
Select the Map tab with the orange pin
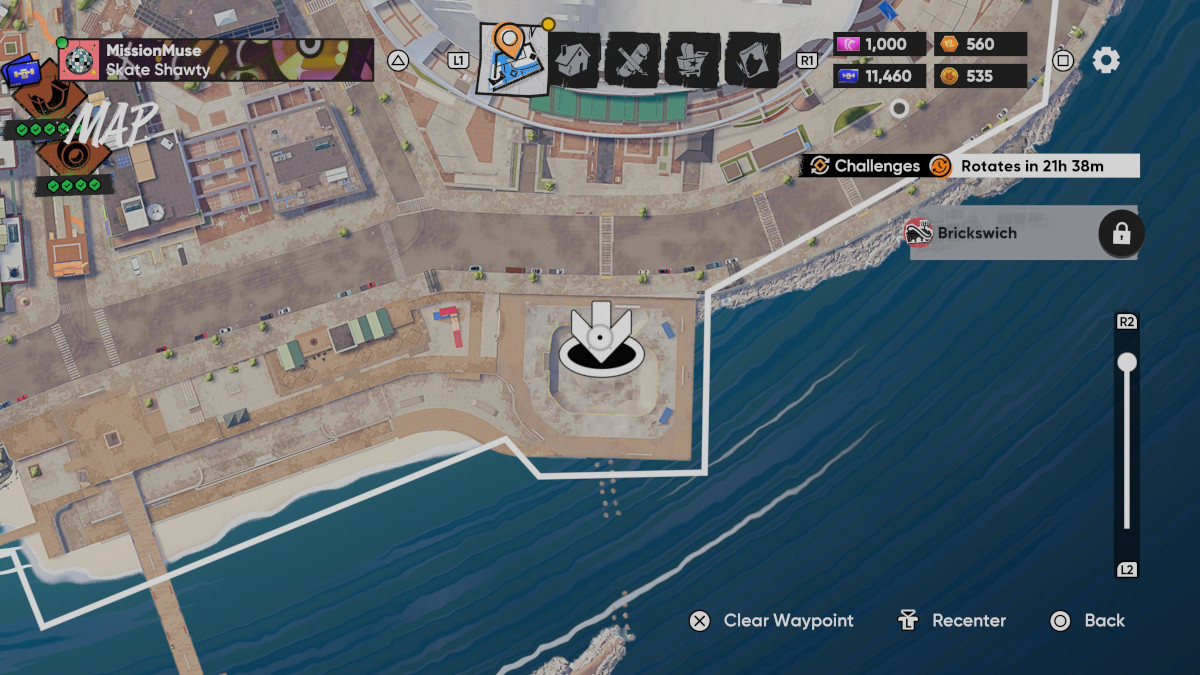[x=511, y=59]
